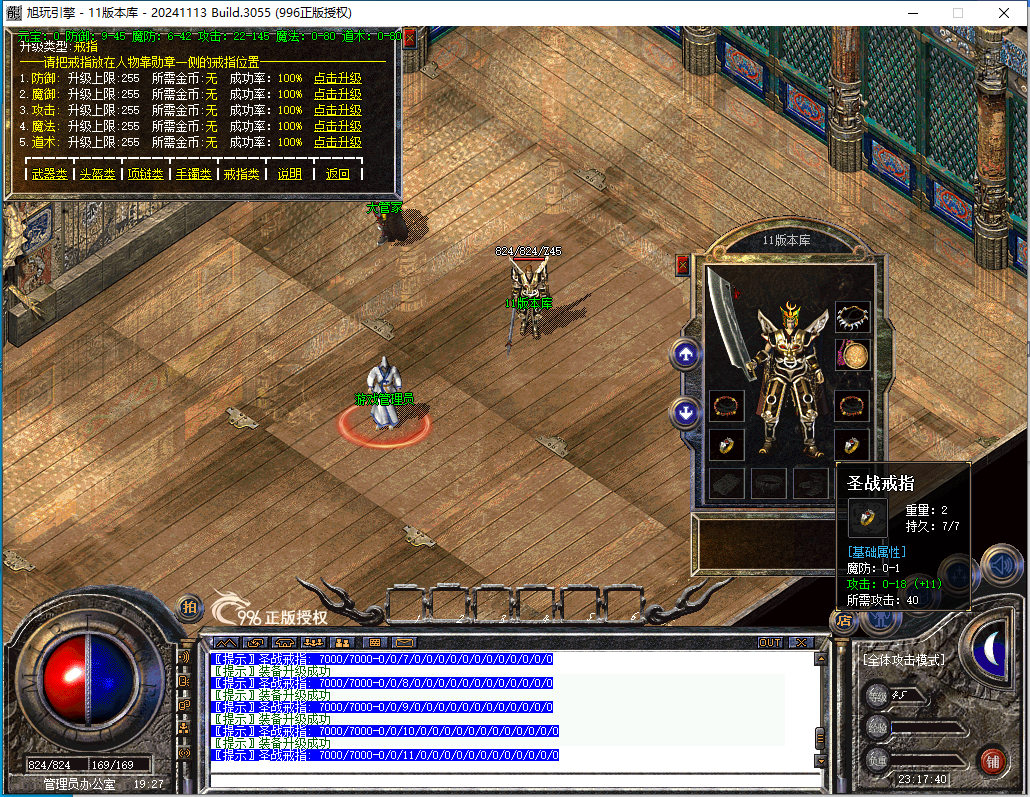Select the bracelet category (手镯类)

193,174
